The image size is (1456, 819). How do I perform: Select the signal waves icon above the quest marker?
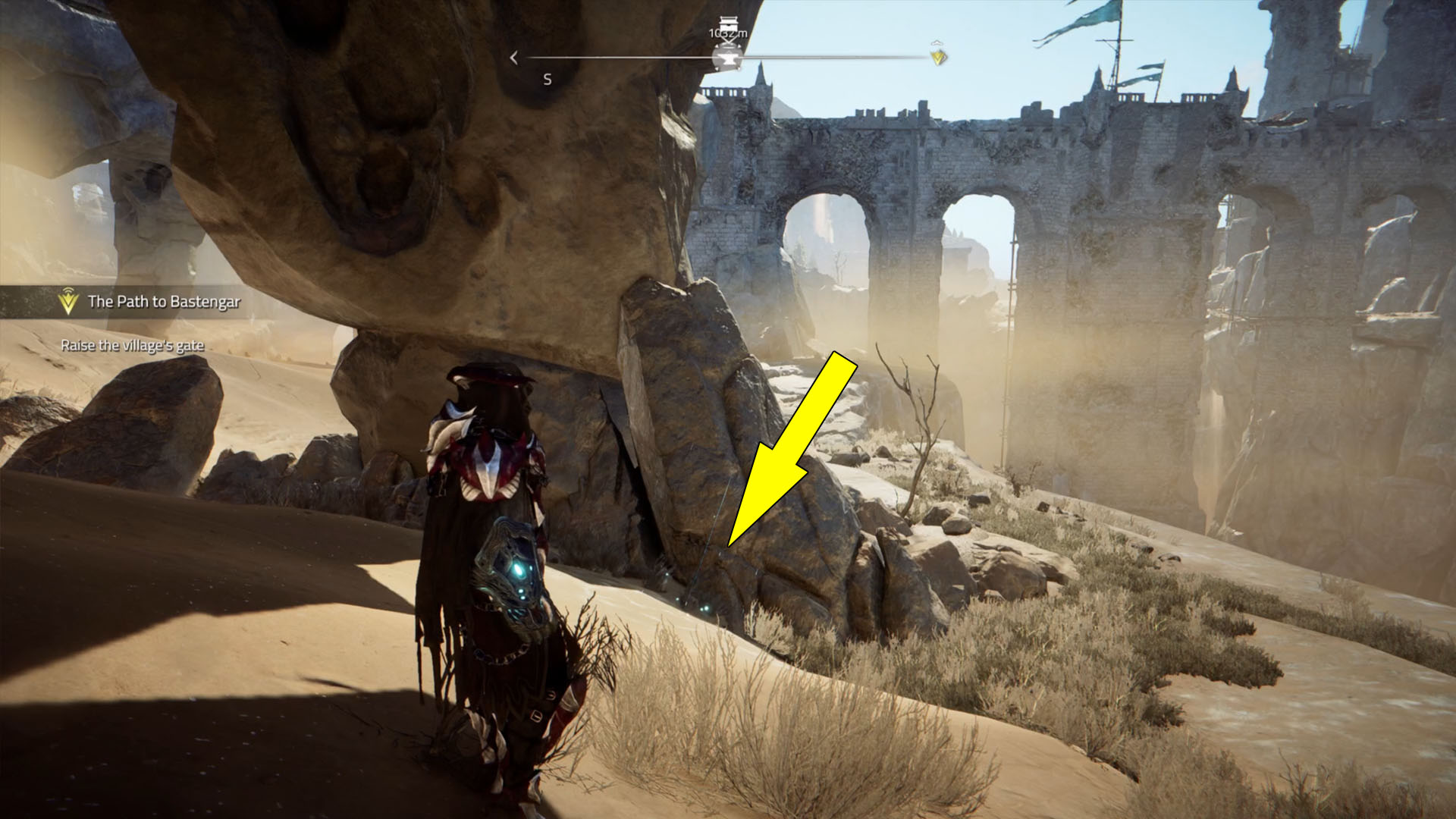(x=68, y=291)
